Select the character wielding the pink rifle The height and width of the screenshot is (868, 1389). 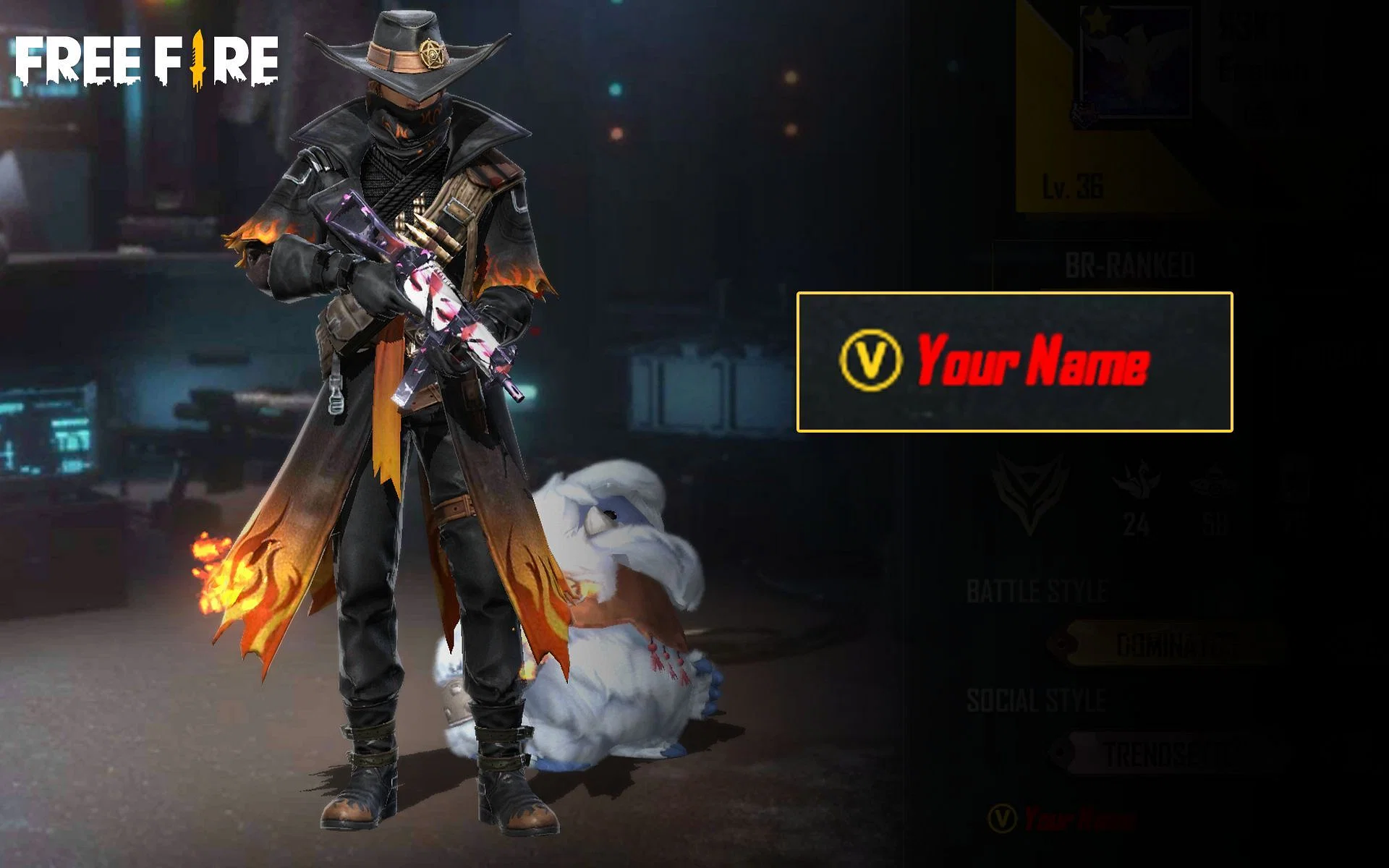pyautogui.click(x=405, y=362)
